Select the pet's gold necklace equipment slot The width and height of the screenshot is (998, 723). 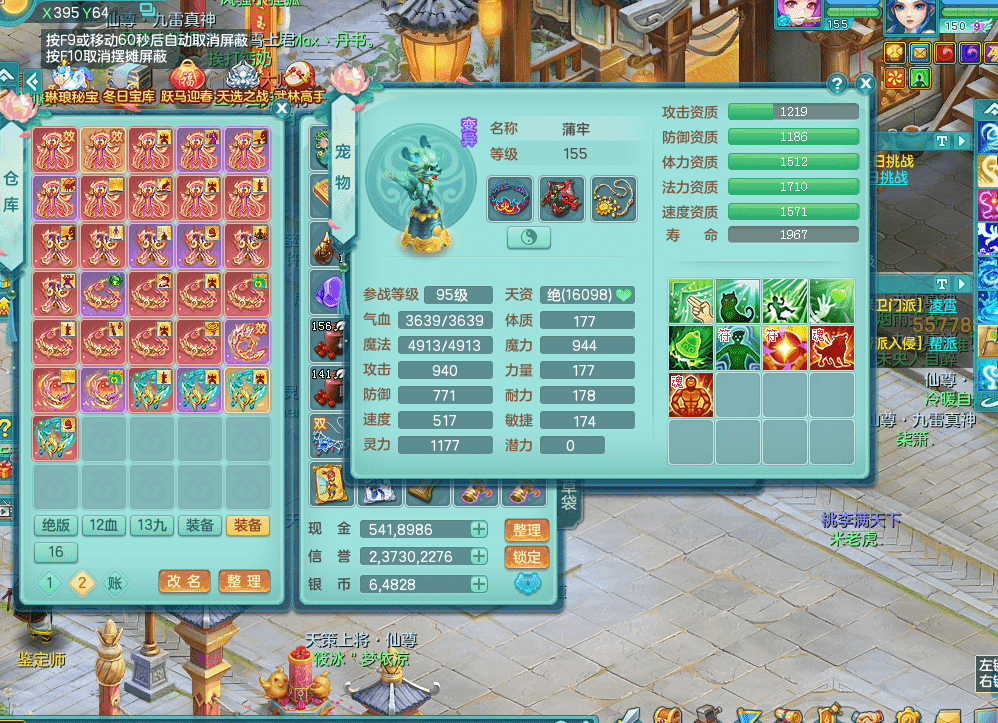click(613, 198)
